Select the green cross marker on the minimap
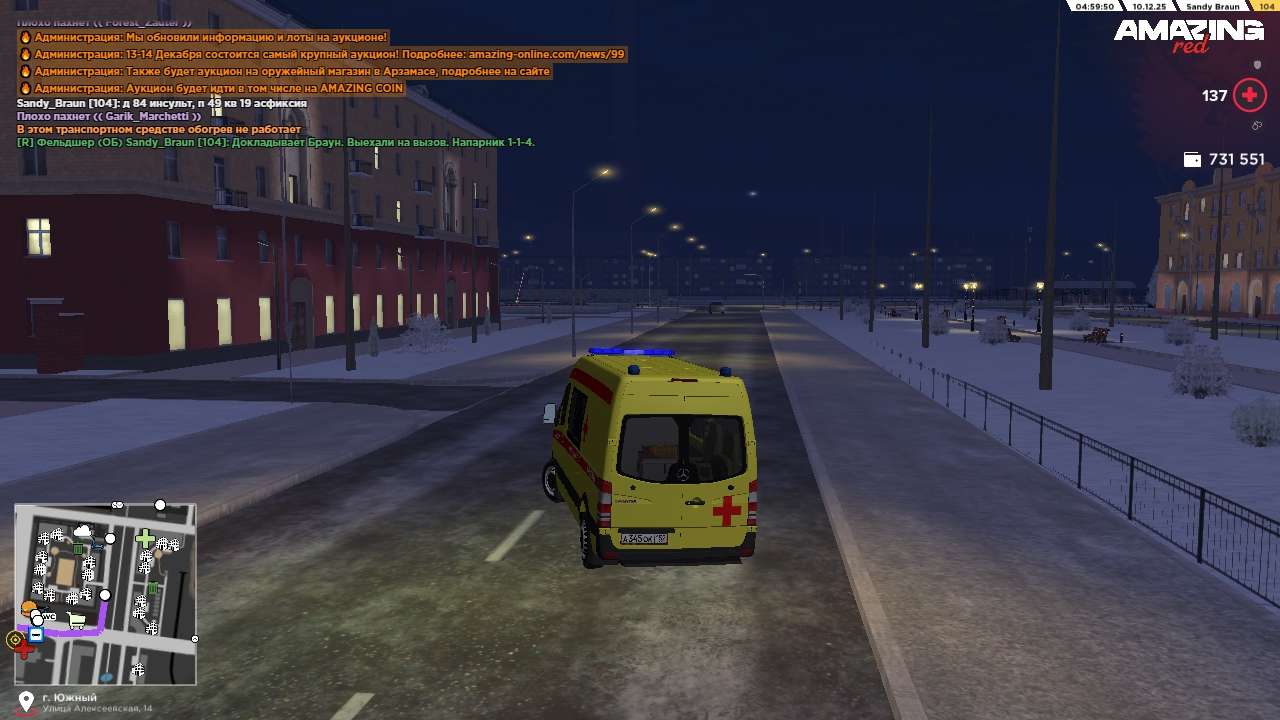 pyautogui.click(x=145, y=539)
